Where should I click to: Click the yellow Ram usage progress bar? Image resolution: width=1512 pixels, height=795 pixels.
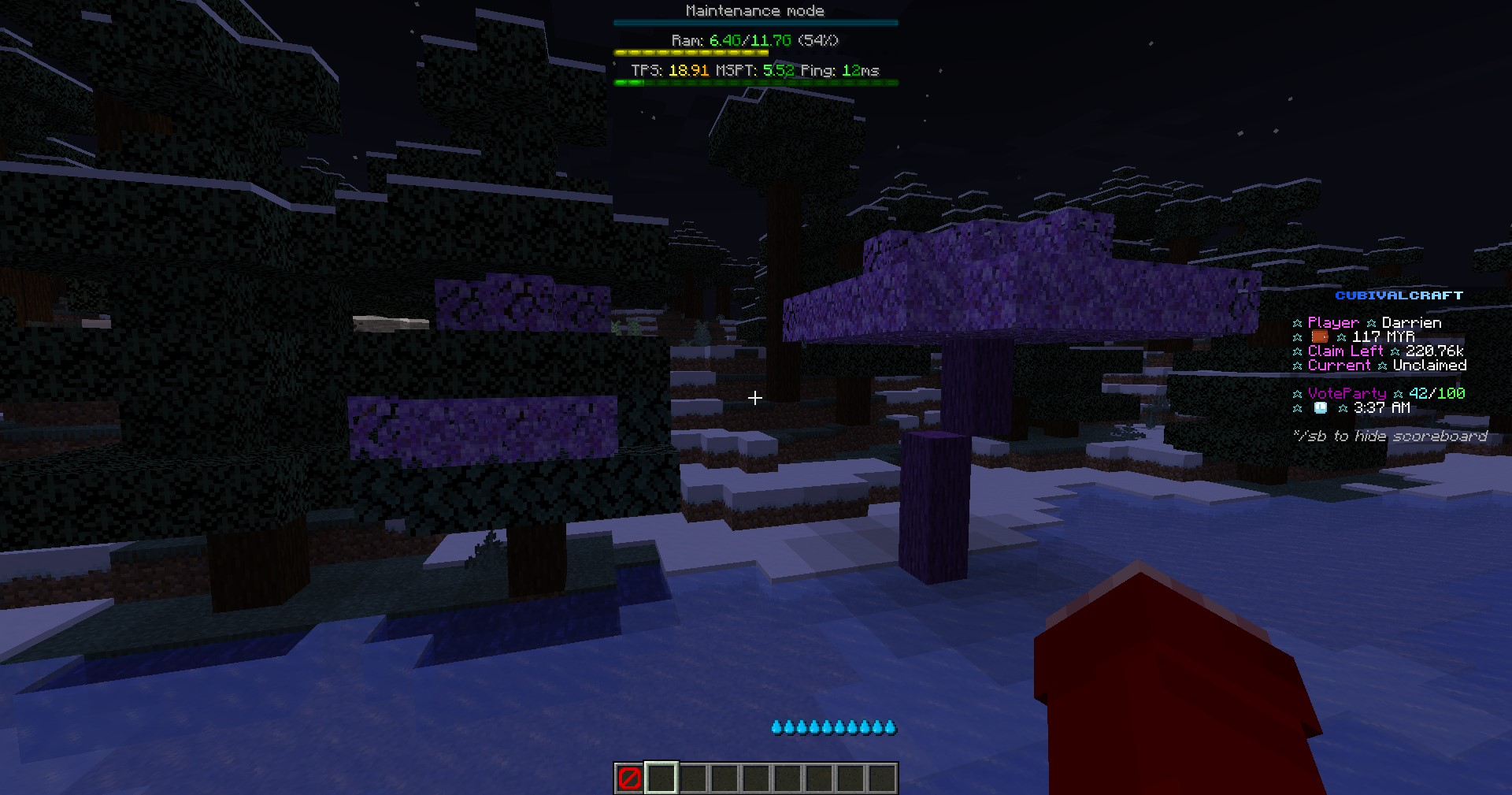click(x=691, y=52)
